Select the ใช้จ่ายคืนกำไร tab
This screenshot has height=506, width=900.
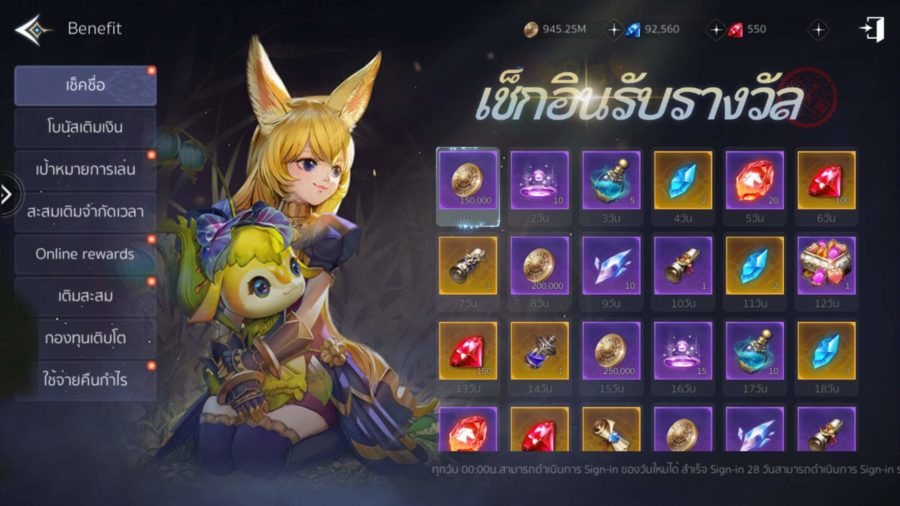(x=85, y=380)
